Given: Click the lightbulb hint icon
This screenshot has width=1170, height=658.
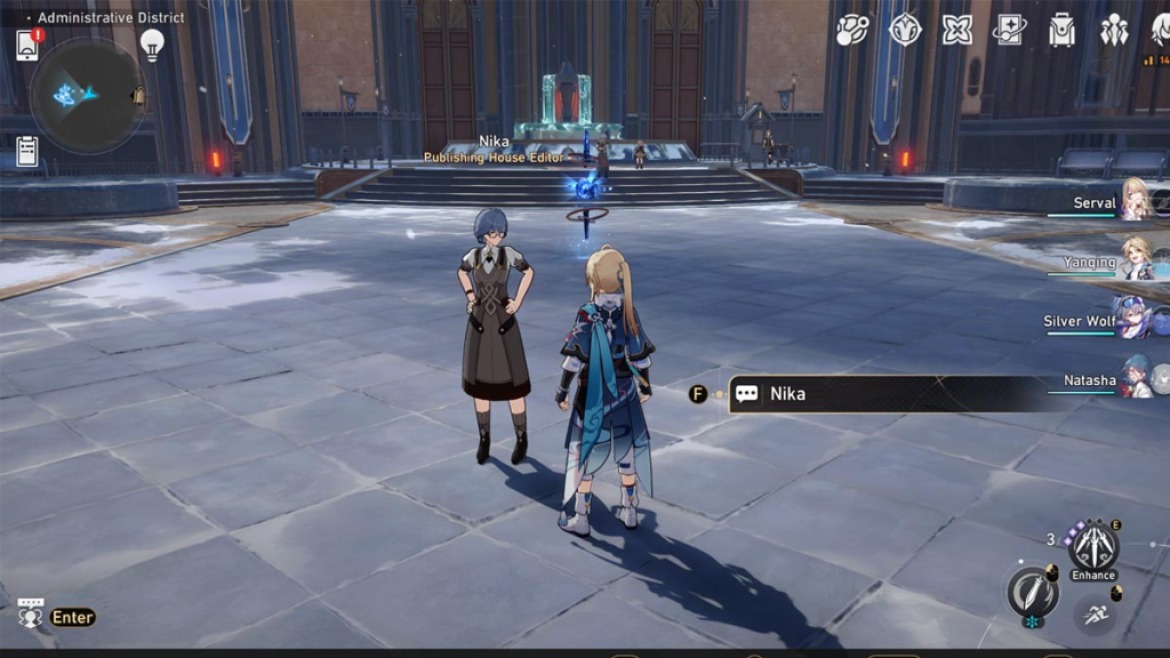Looking at the screenshot, I should [x=151, y=43].
